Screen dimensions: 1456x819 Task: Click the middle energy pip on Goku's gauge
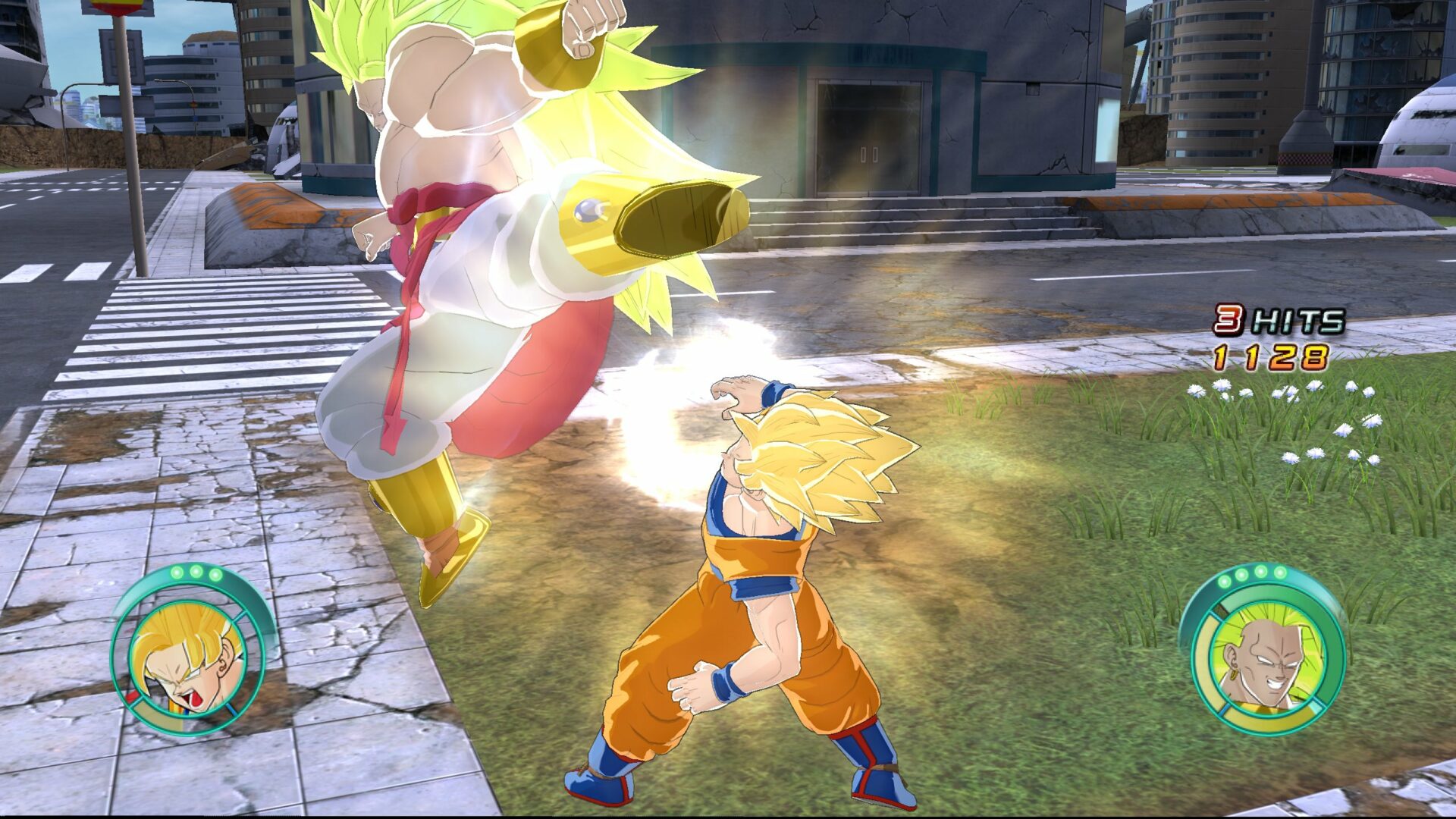coord(196,571)
